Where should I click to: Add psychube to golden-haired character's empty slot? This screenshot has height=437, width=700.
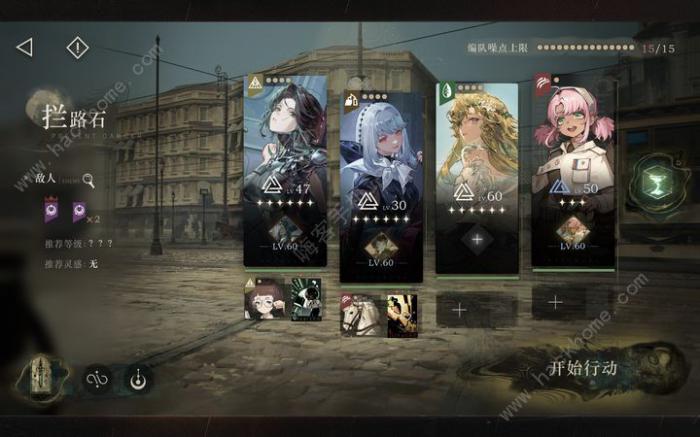[476, 240]
